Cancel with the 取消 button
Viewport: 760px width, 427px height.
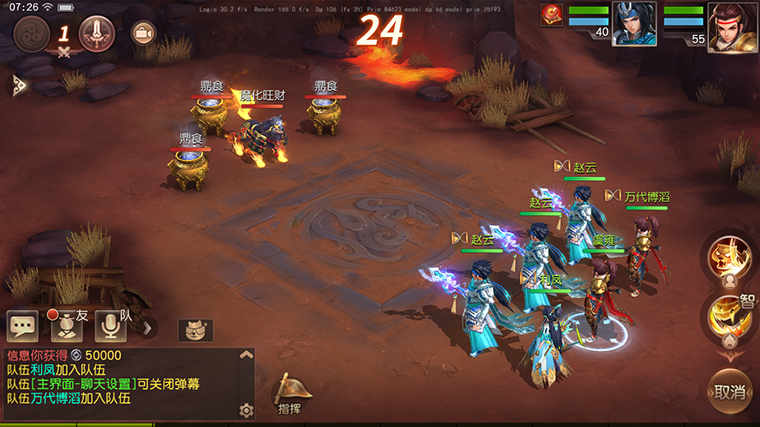pyautogui.click(x=730, y=392)
